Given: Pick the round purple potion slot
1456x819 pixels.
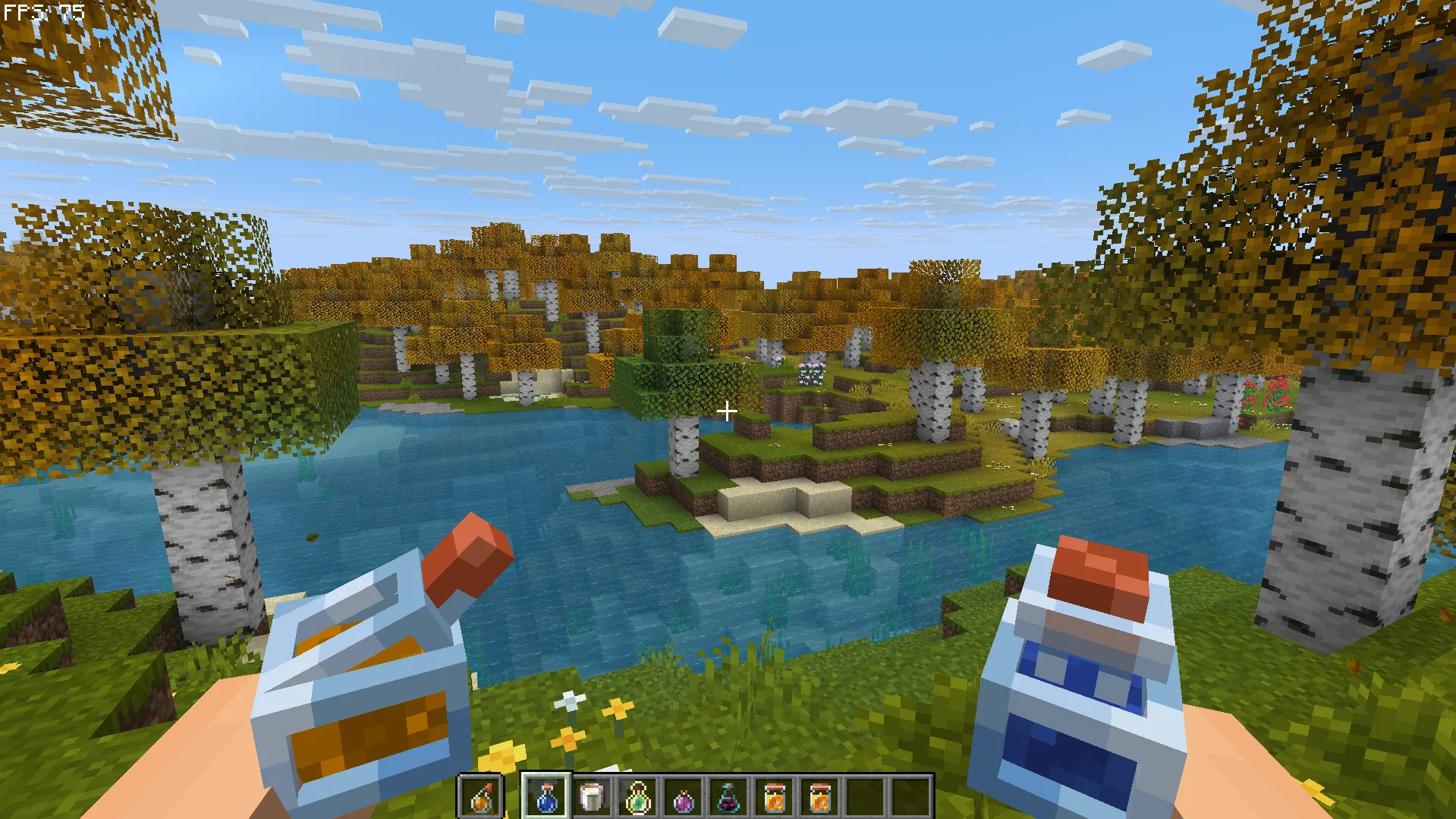Looking at the screenshot, I should [683, 797].
